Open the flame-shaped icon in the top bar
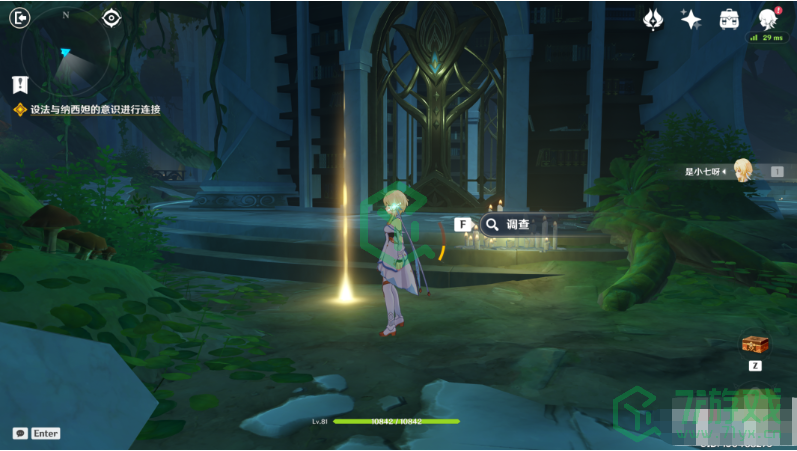 point(653,18)
